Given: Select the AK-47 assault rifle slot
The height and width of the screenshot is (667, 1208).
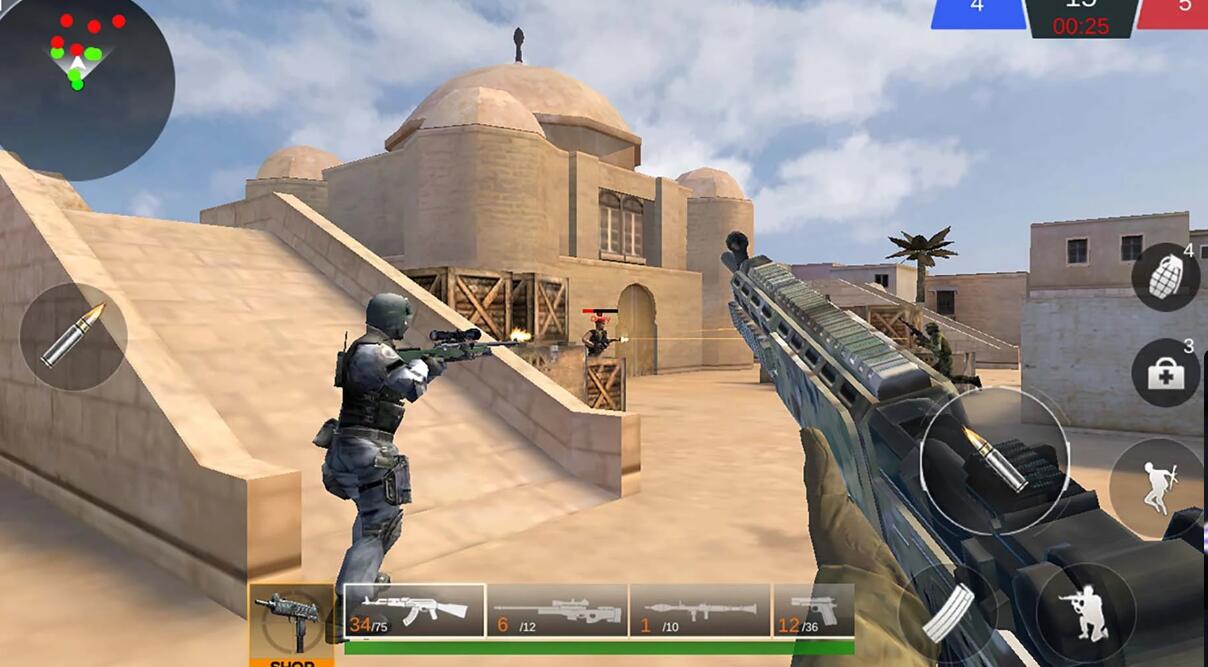Looking at the screenshot, I should 415,610.
